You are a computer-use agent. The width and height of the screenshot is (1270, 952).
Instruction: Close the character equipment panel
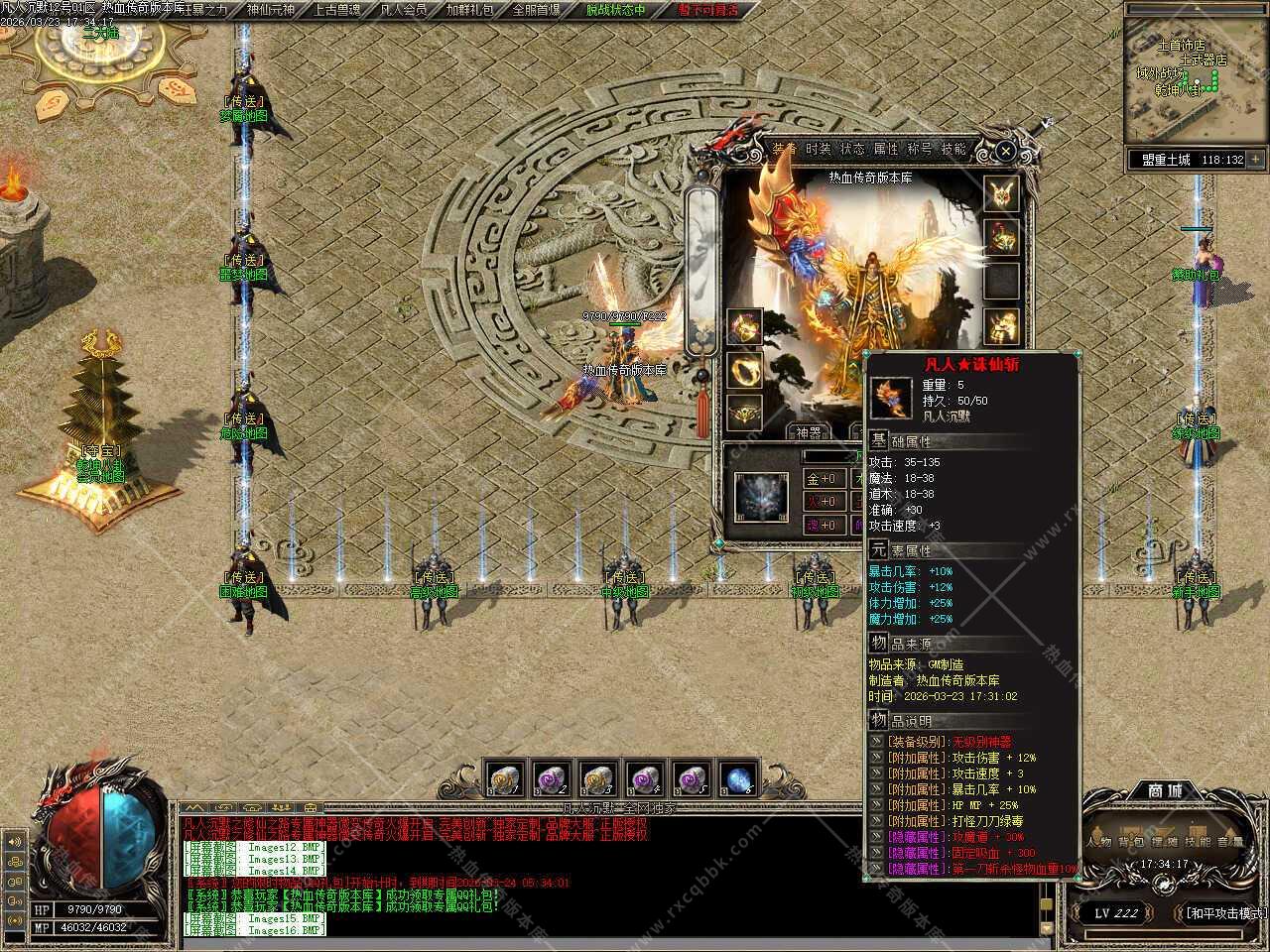tap(1005, 152)
